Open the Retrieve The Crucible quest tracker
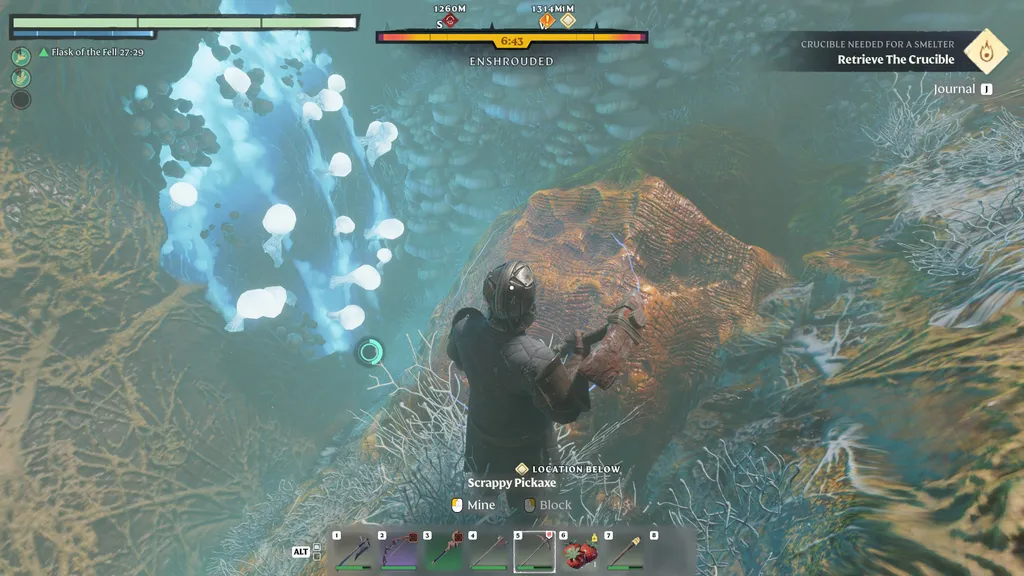The height and width of the screenshot is (576, 1024). point(895,59)
